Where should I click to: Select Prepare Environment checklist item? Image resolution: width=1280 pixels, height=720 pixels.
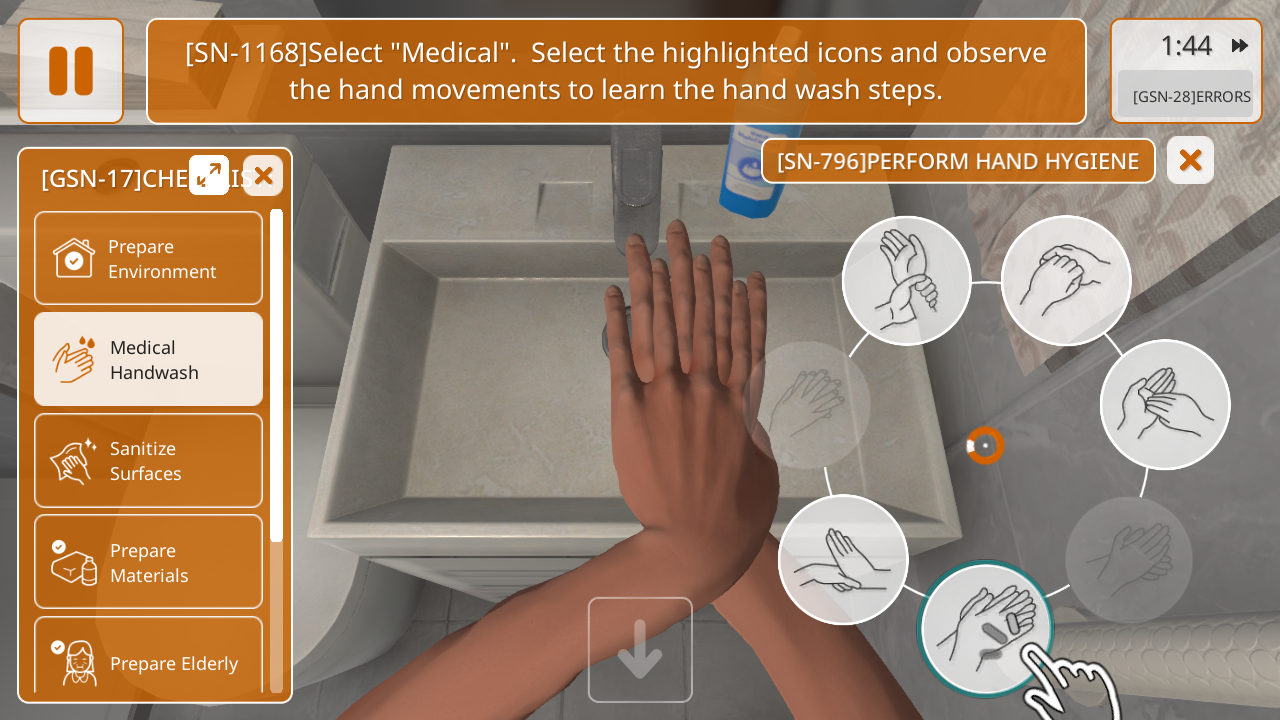pyautogui.click(x=148, y=258)
